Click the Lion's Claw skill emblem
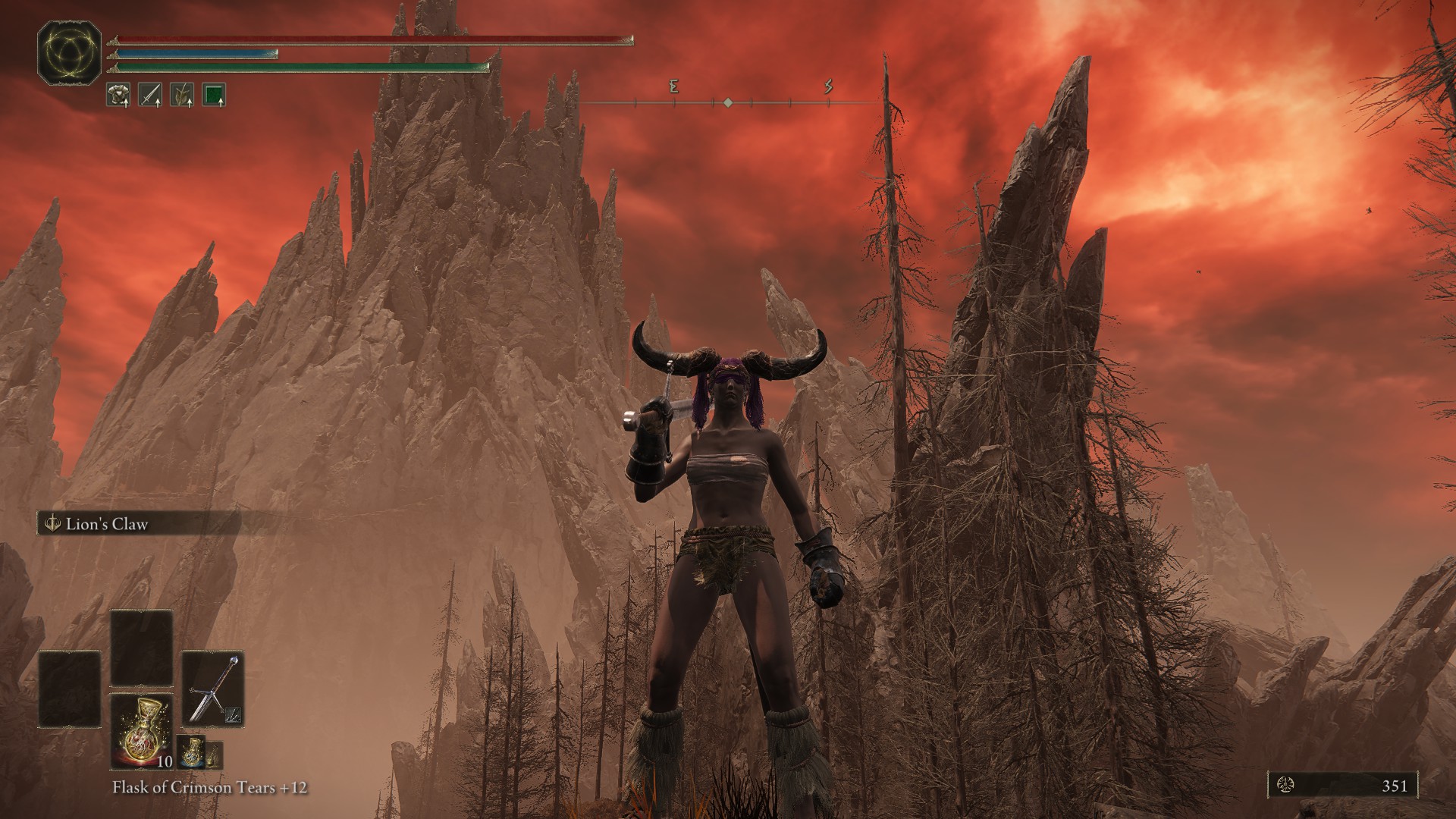1456x819 pixels. click(52, 521)
